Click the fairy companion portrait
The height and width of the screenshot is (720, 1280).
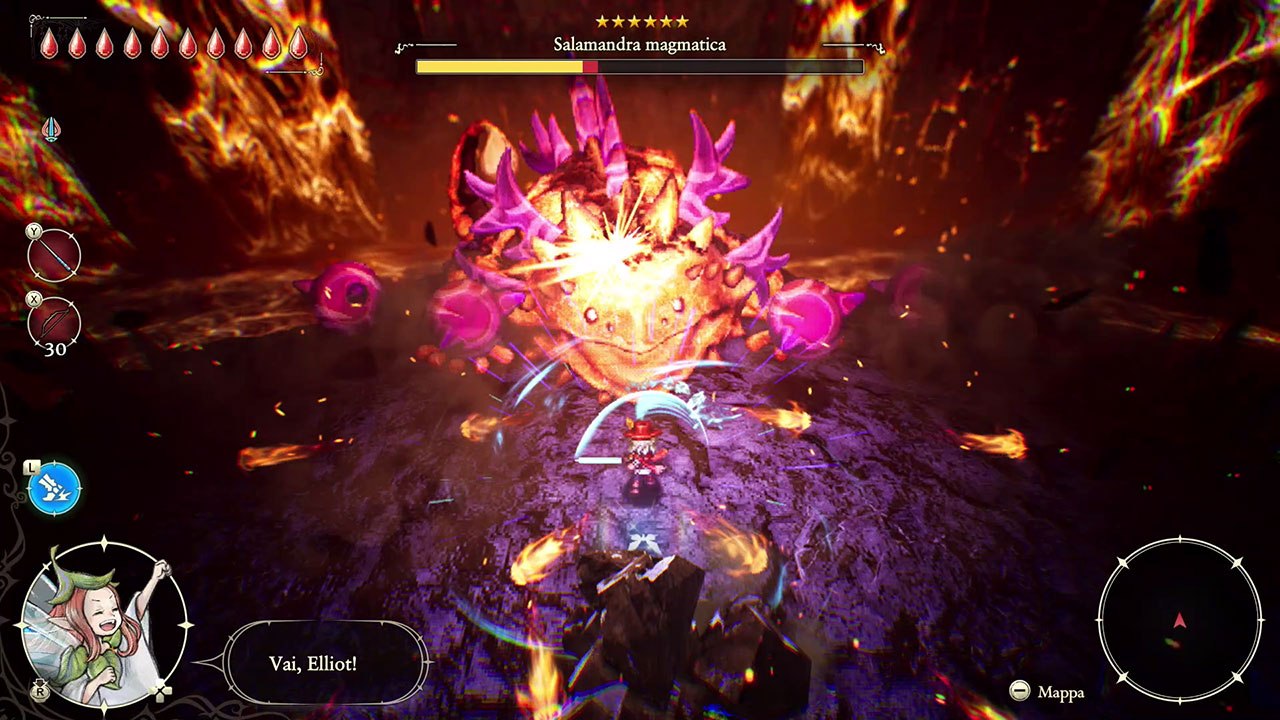click(x=102, y=624)
